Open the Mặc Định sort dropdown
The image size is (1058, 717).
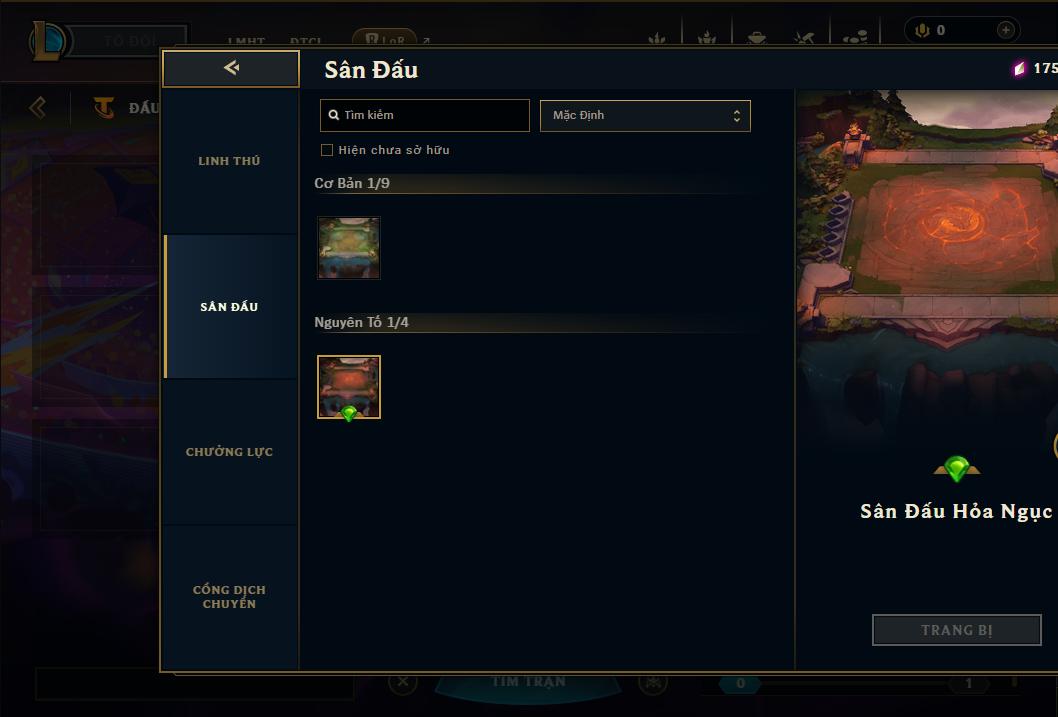[645, 115]
